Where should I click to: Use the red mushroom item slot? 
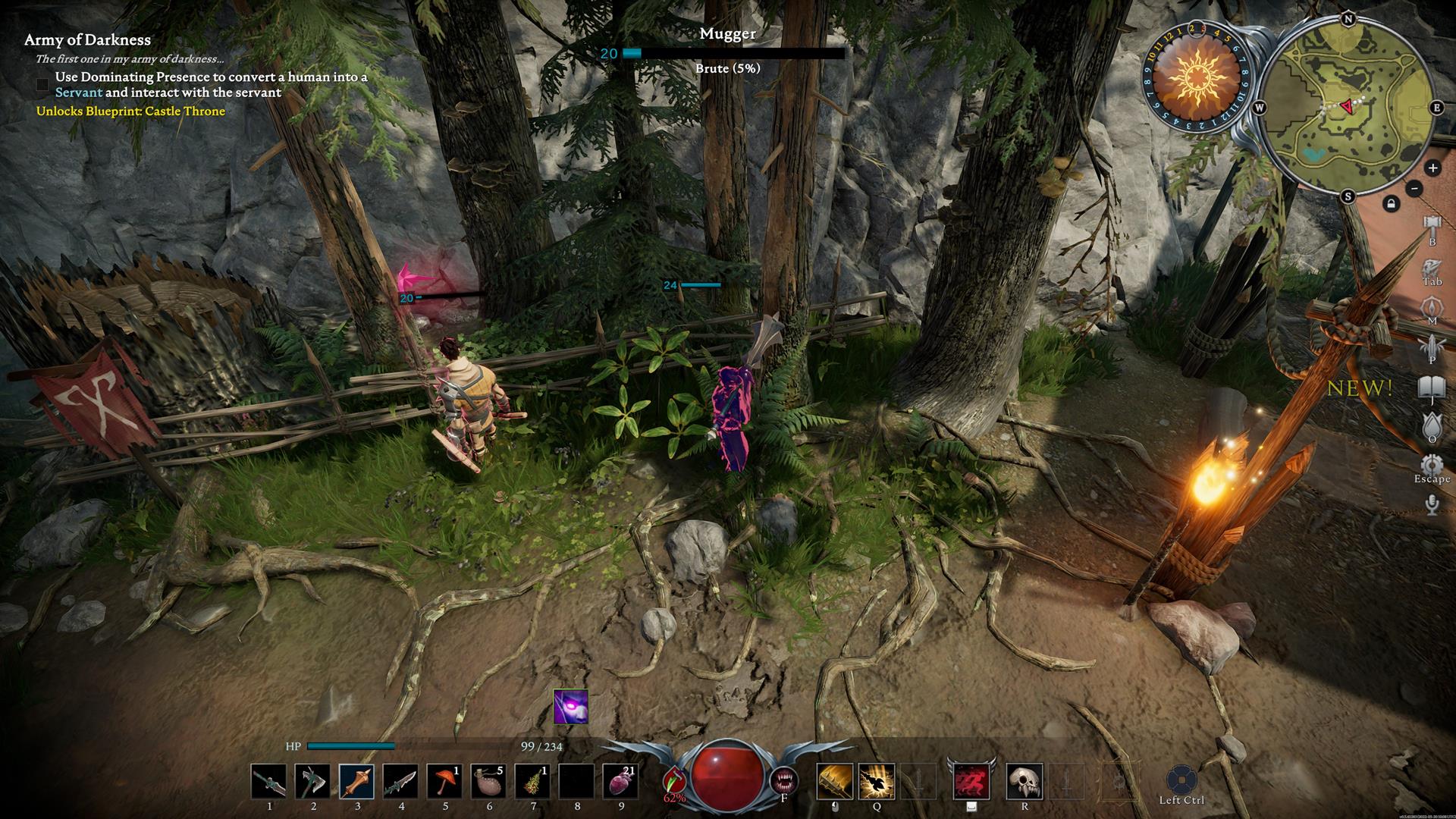pyautogui.click(x=444, y=782)
